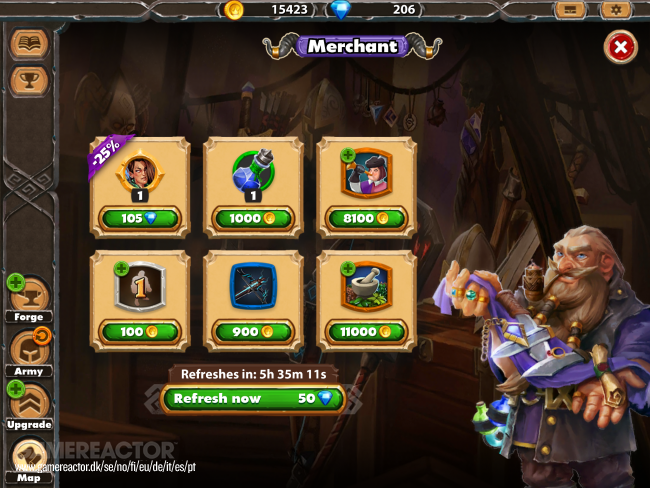Screen dimensions: 650x488
Task: Open the settings gear in top bar
Action: coord(615,10)
